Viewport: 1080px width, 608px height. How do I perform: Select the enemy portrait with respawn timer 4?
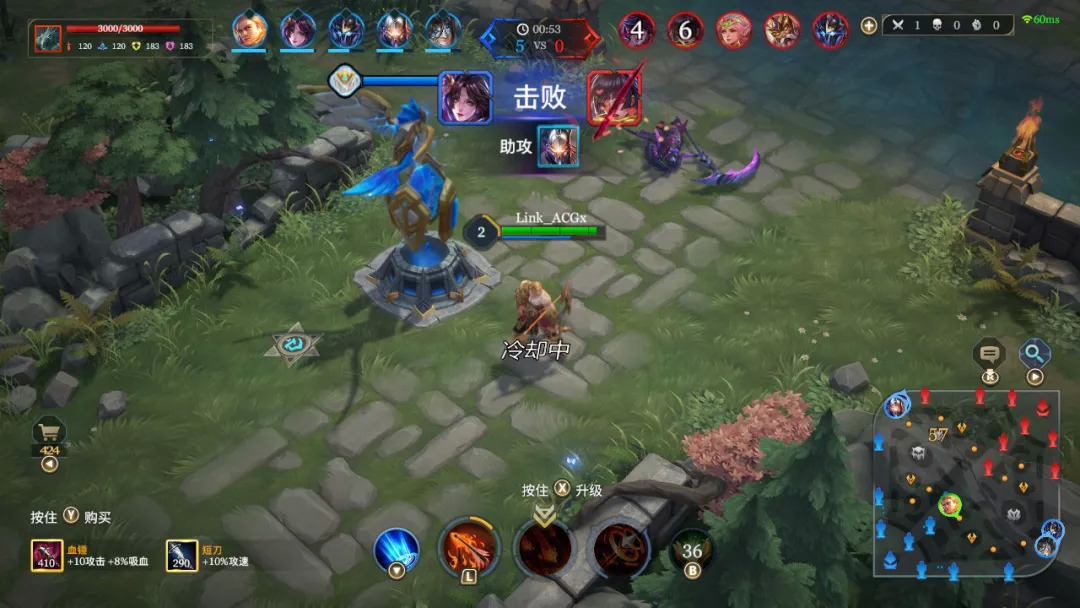638,30
